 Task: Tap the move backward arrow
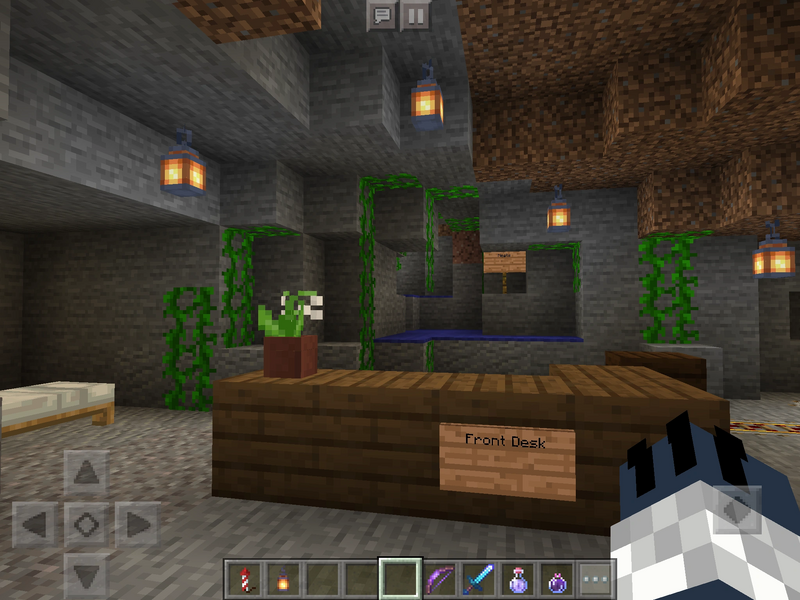87,574
